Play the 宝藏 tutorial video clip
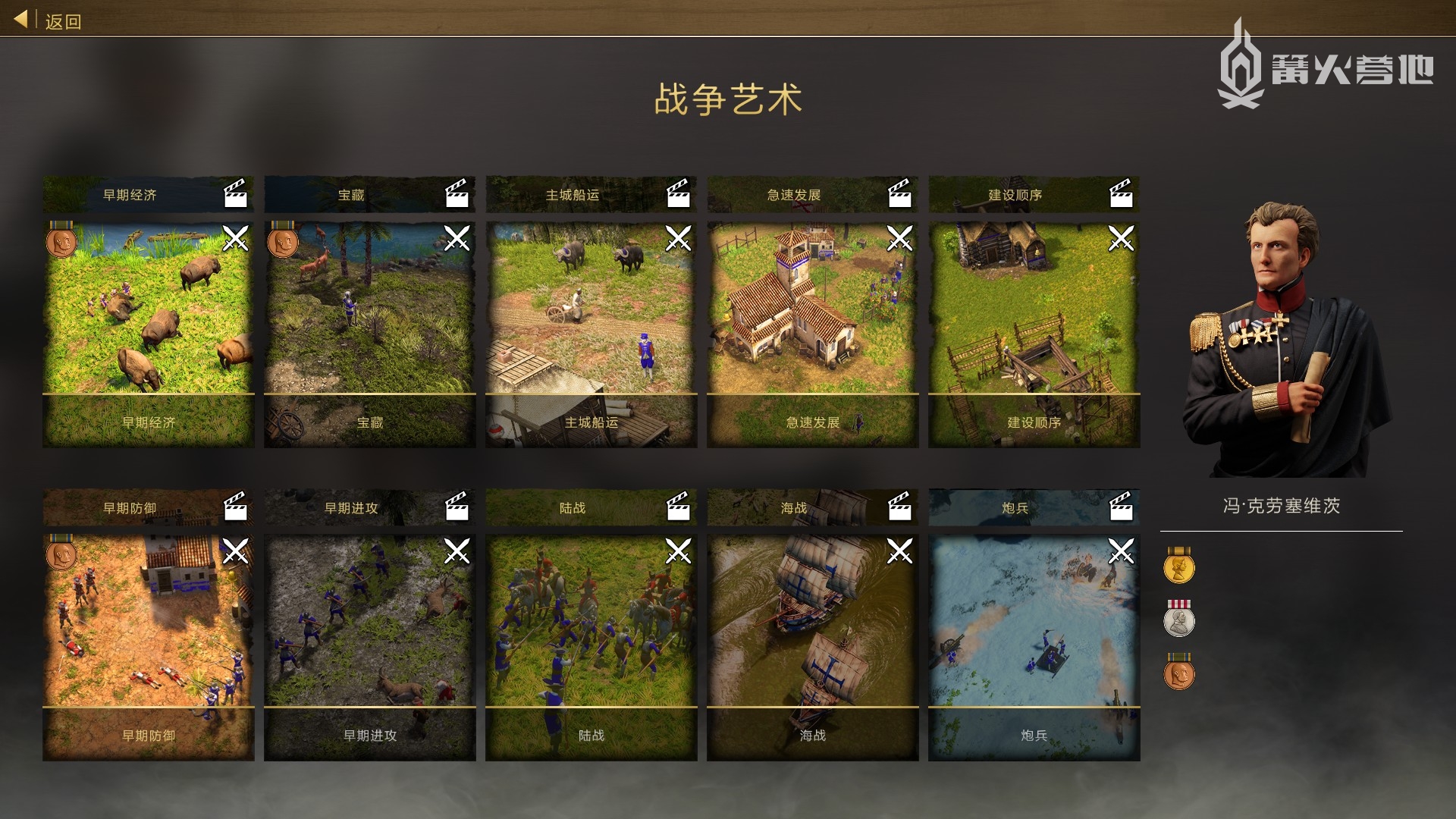Image resolution: width=1456 pixels, height=819 pixels. pyautogui.click(x=457, y=195)
